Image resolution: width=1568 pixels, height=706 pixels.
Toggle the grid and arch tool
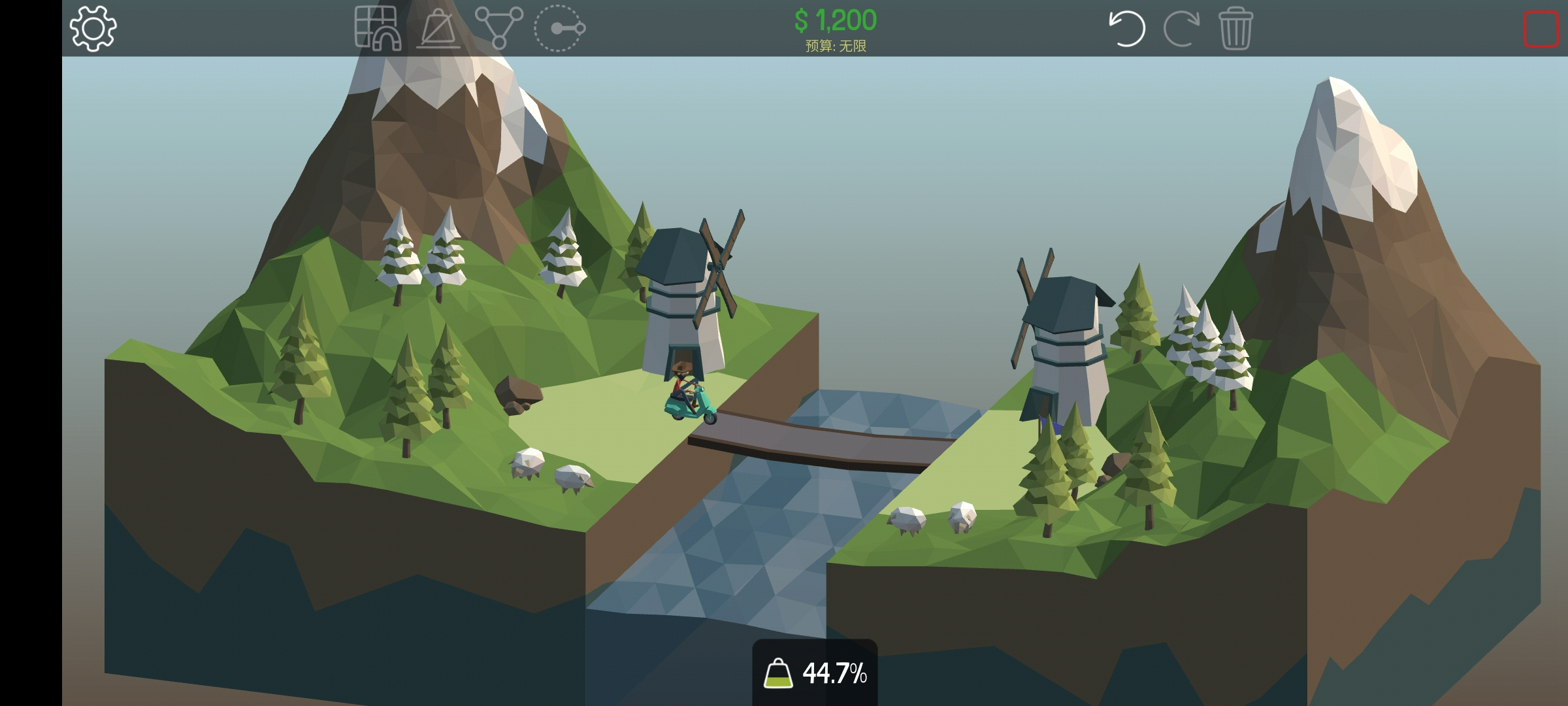click(x=378, y=28)
